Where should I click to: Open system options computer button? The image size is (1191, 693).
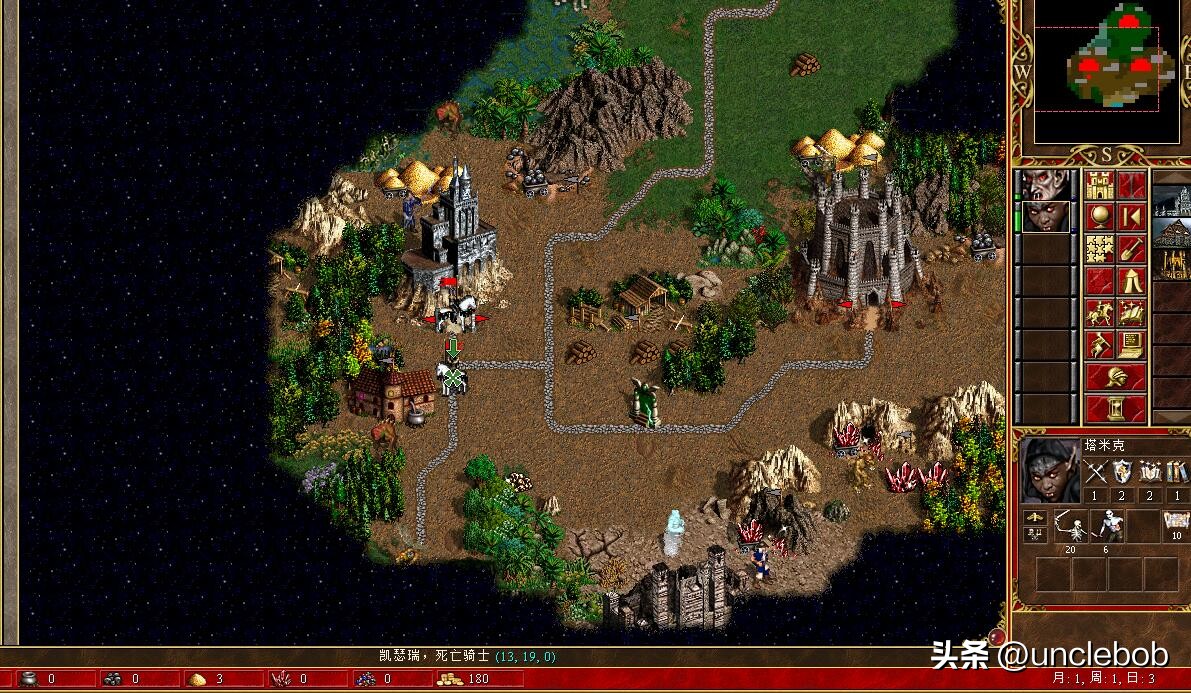coord(1131,345)
